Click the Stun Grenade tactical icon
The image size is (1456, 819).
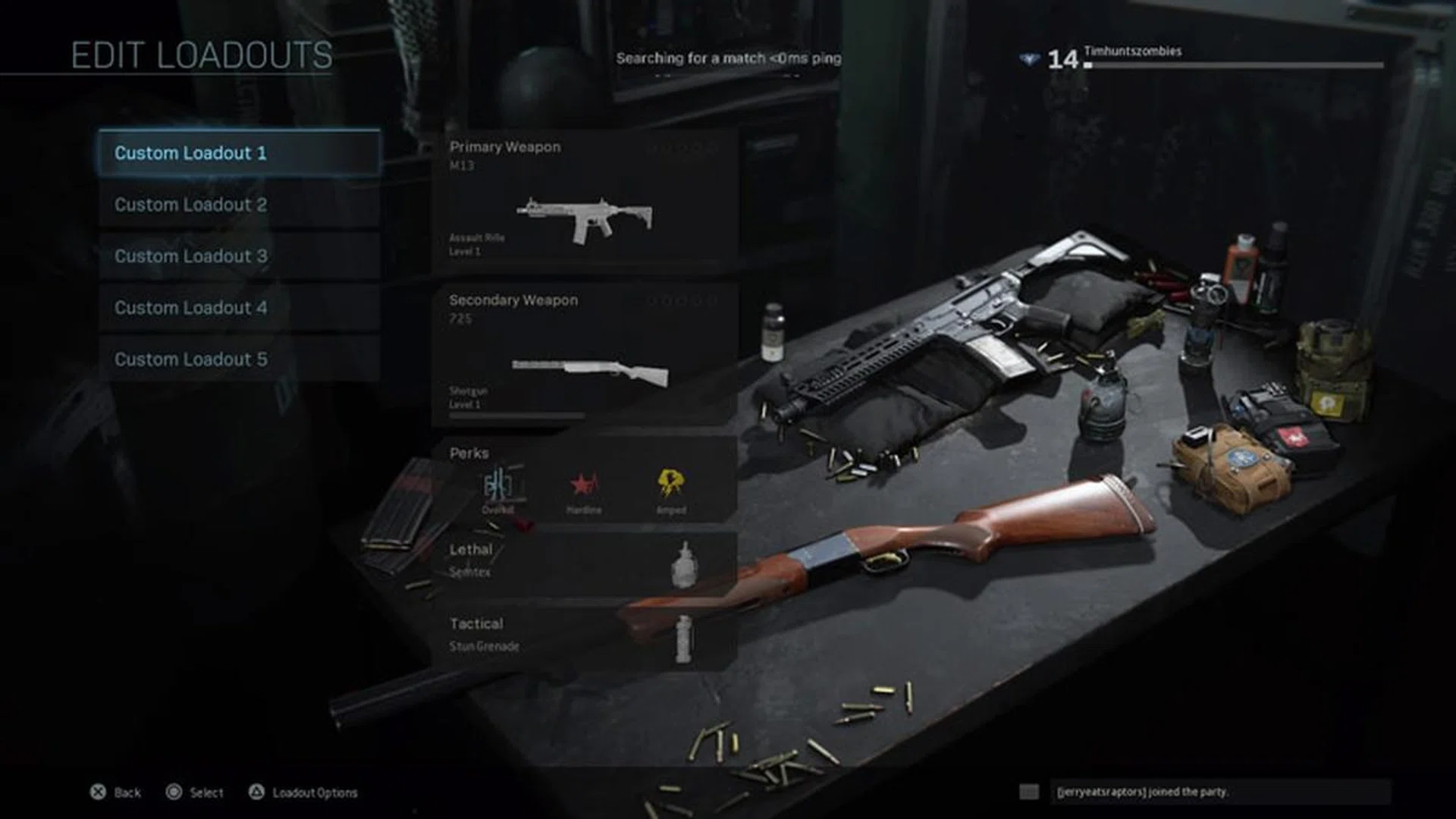(x=685, y=637)
